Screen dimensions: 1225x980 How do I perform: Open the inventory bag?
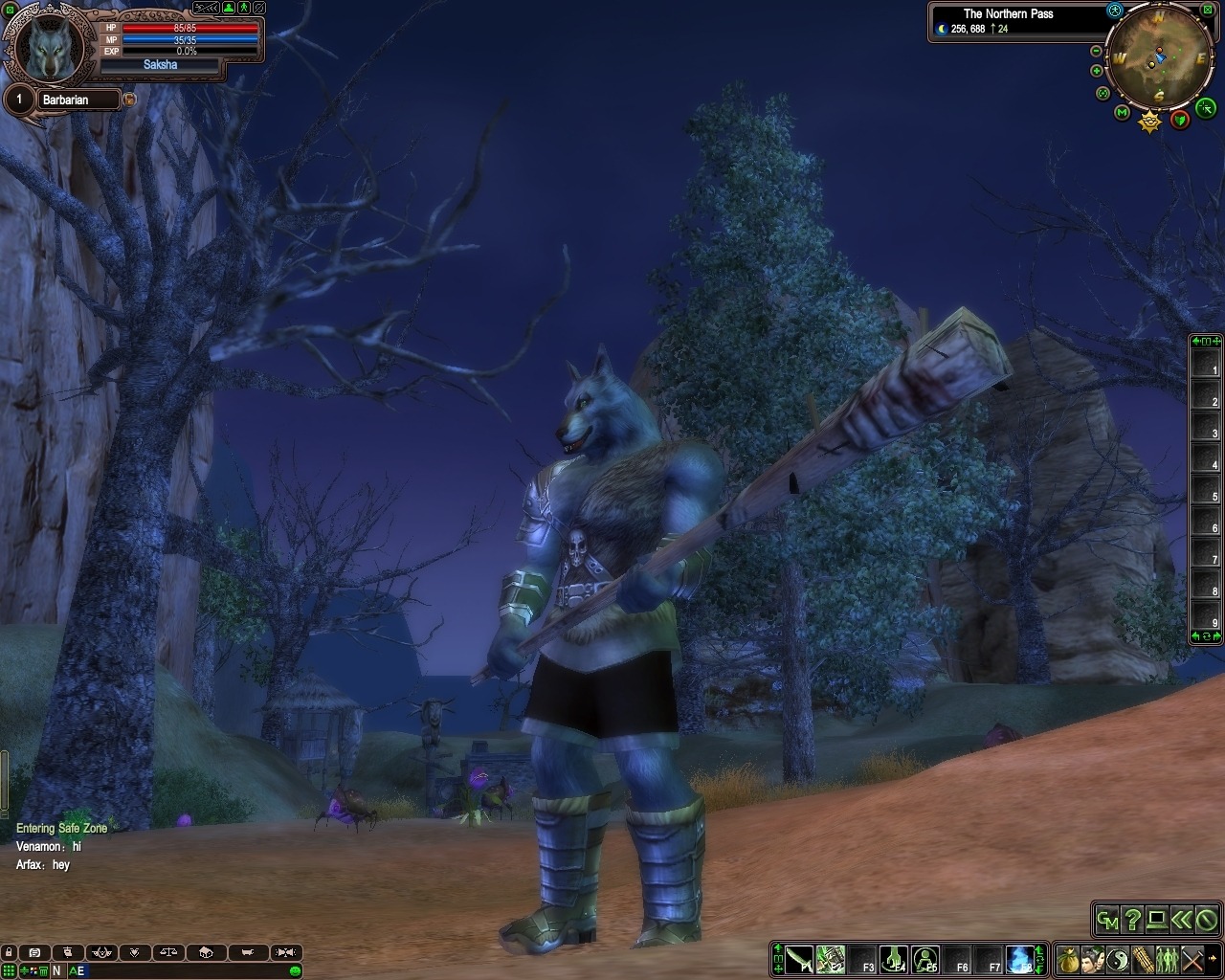click(x=1069, y=958)
